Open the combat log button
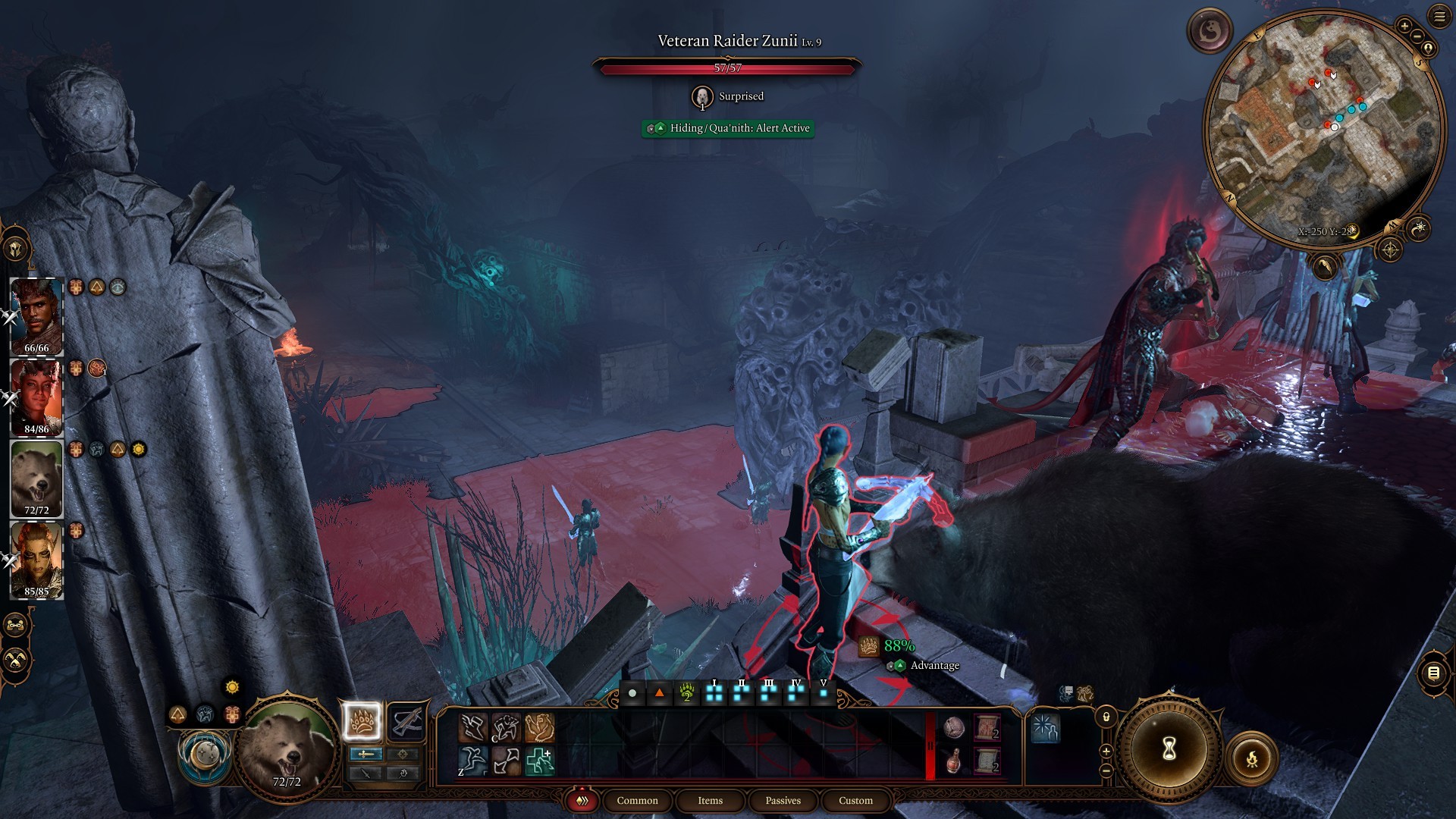Viewport: 1456px width, 819px height. (x=1433, y=673)
